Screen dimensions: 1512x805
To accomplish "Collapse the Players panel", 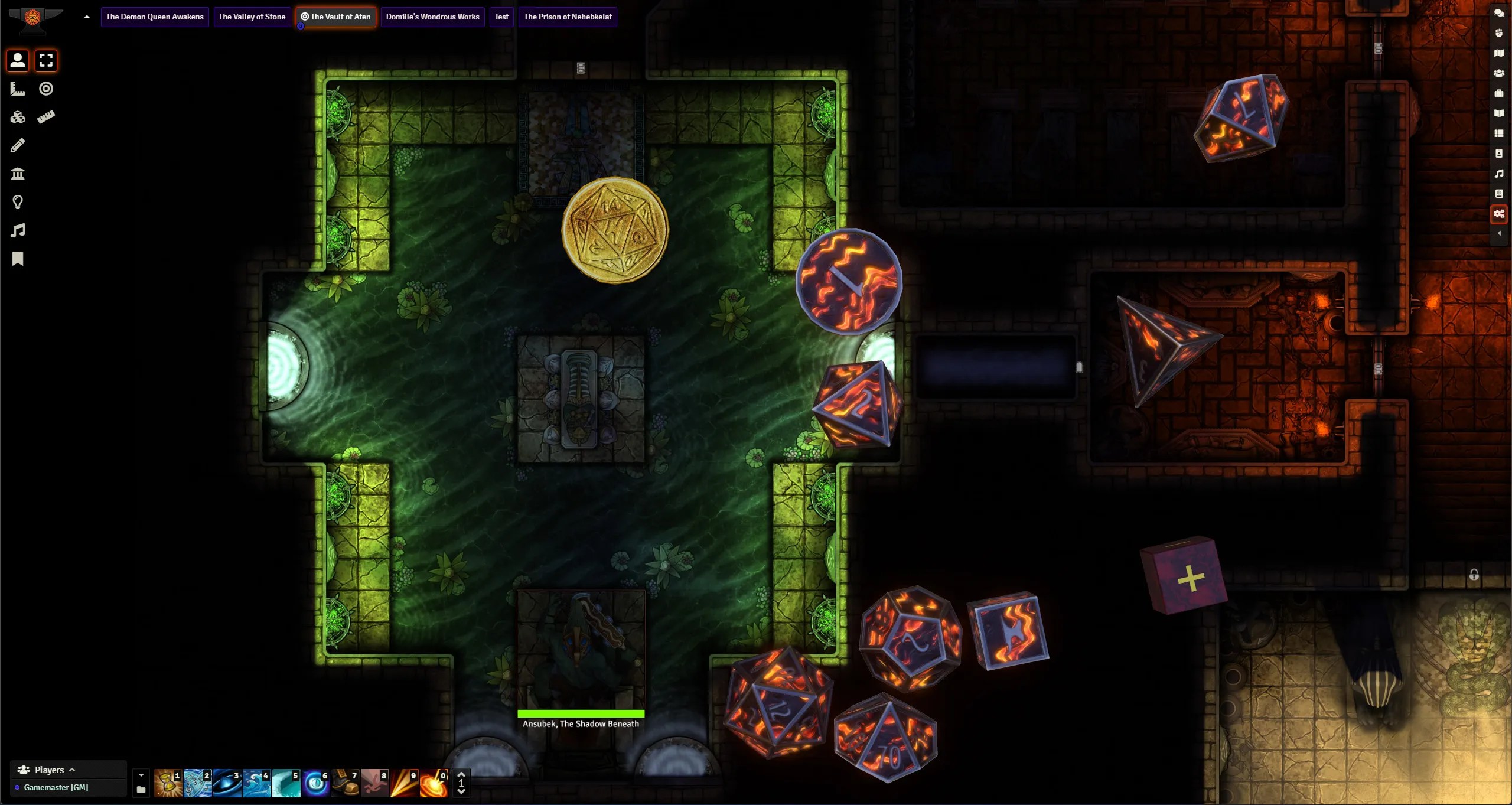I will pyautogui.click(x=73, y=769).
